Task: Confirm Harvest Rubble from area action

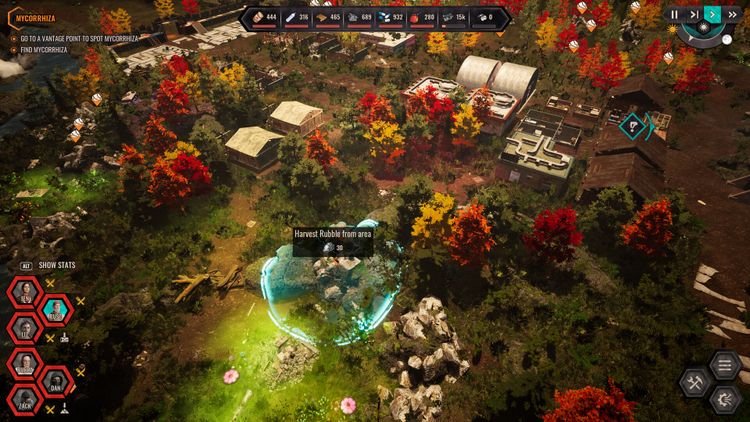Action: [332, 240]
